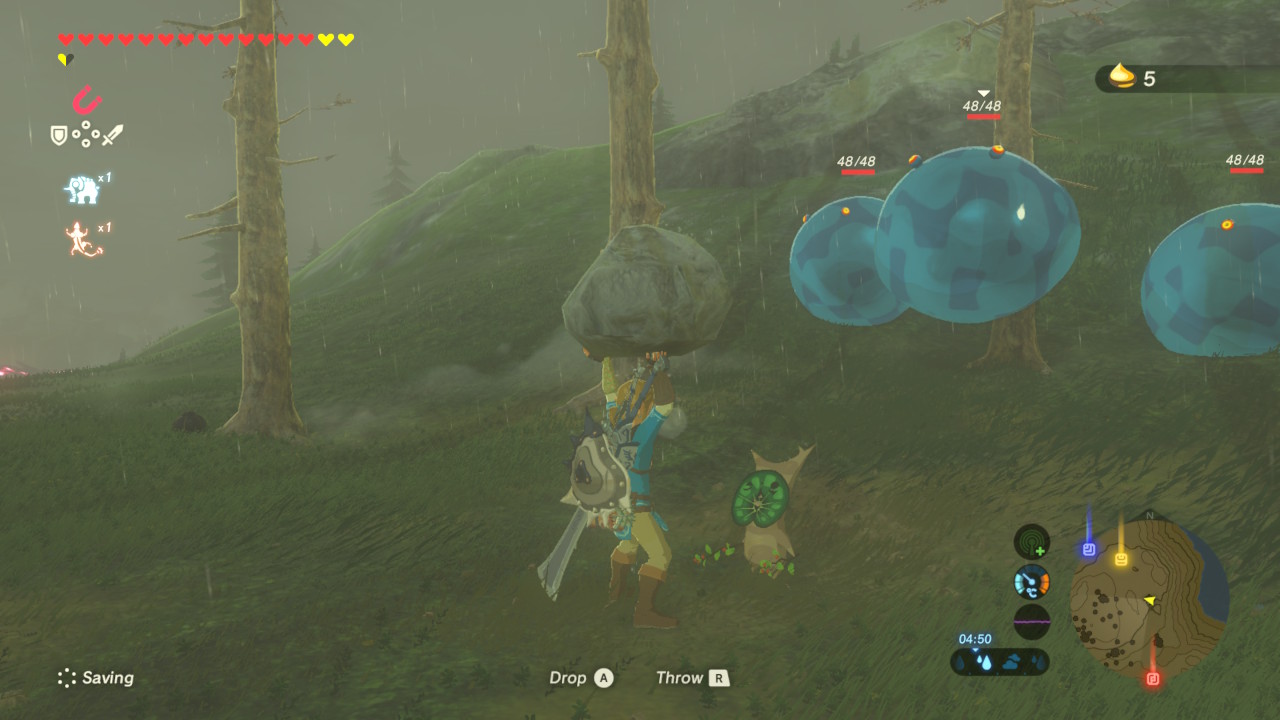Click the purple noise meter circle
This screenshot has height=720, width=1280.
[1031, 621]
